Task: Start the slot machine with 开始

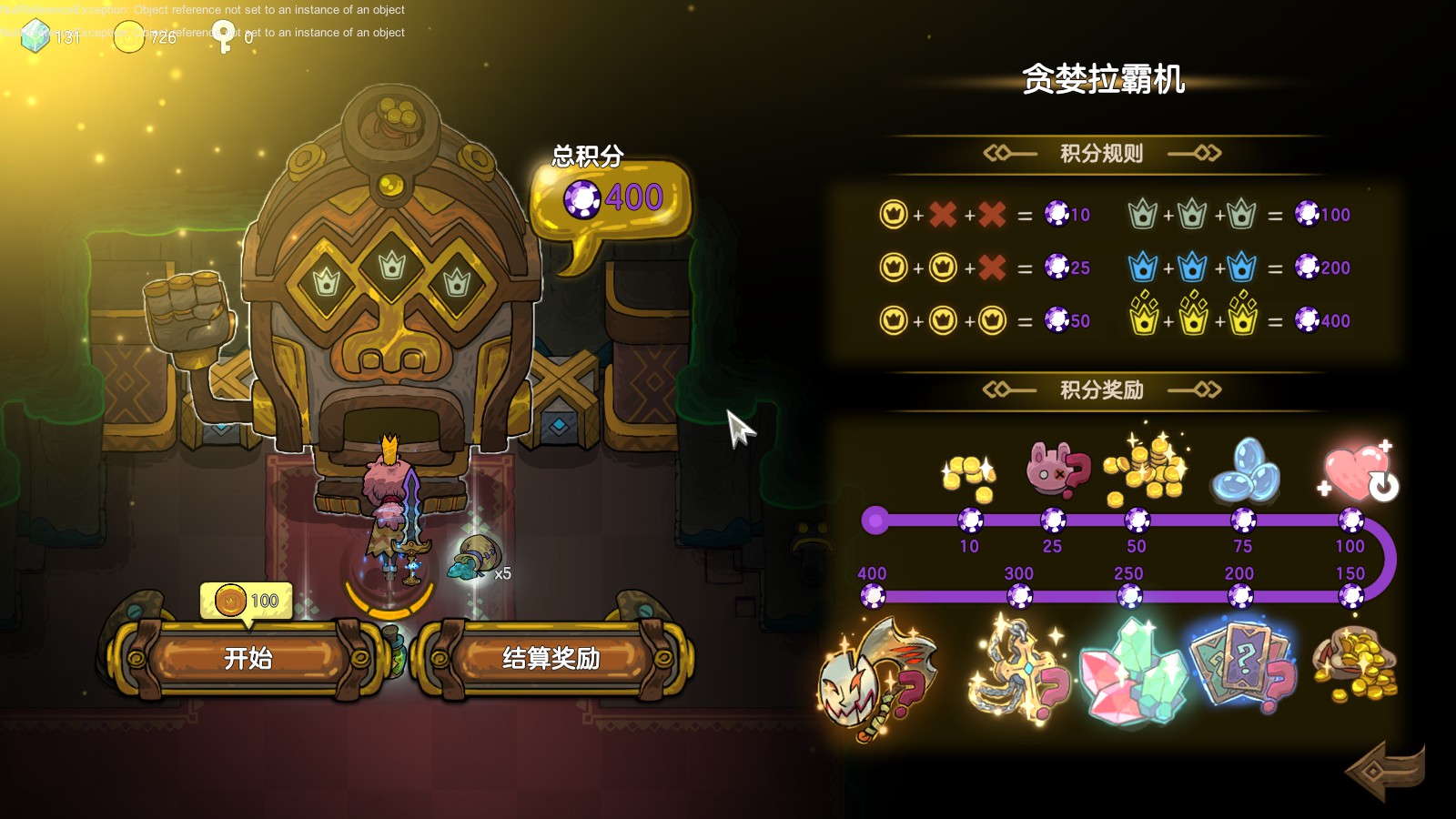Action: pyautogui.click(x=248, y=658)
